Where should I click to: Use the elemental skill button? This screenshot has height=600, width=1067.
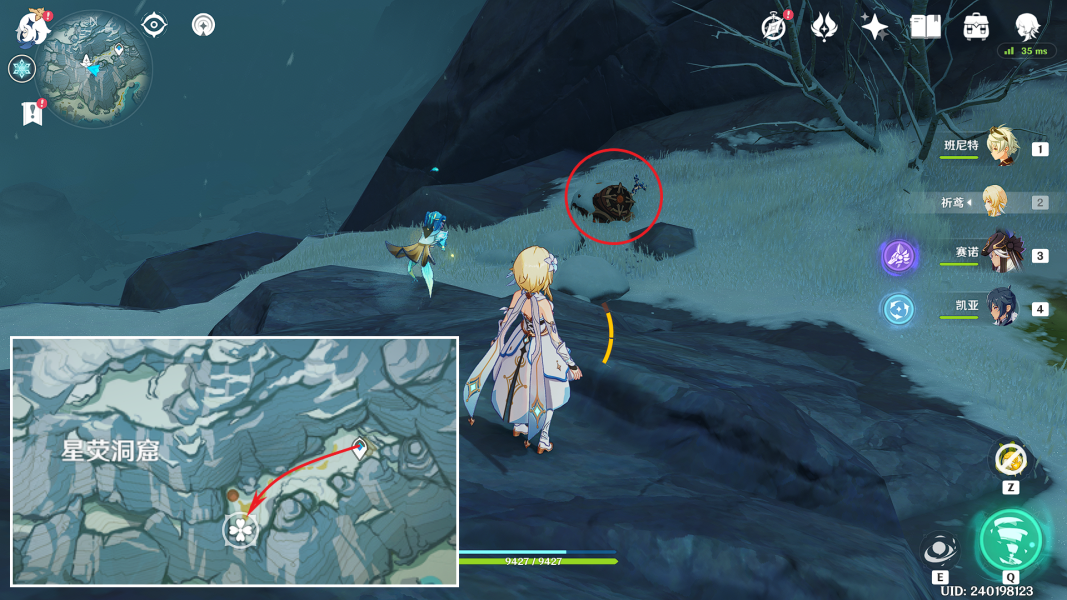(x=939, y=549)
